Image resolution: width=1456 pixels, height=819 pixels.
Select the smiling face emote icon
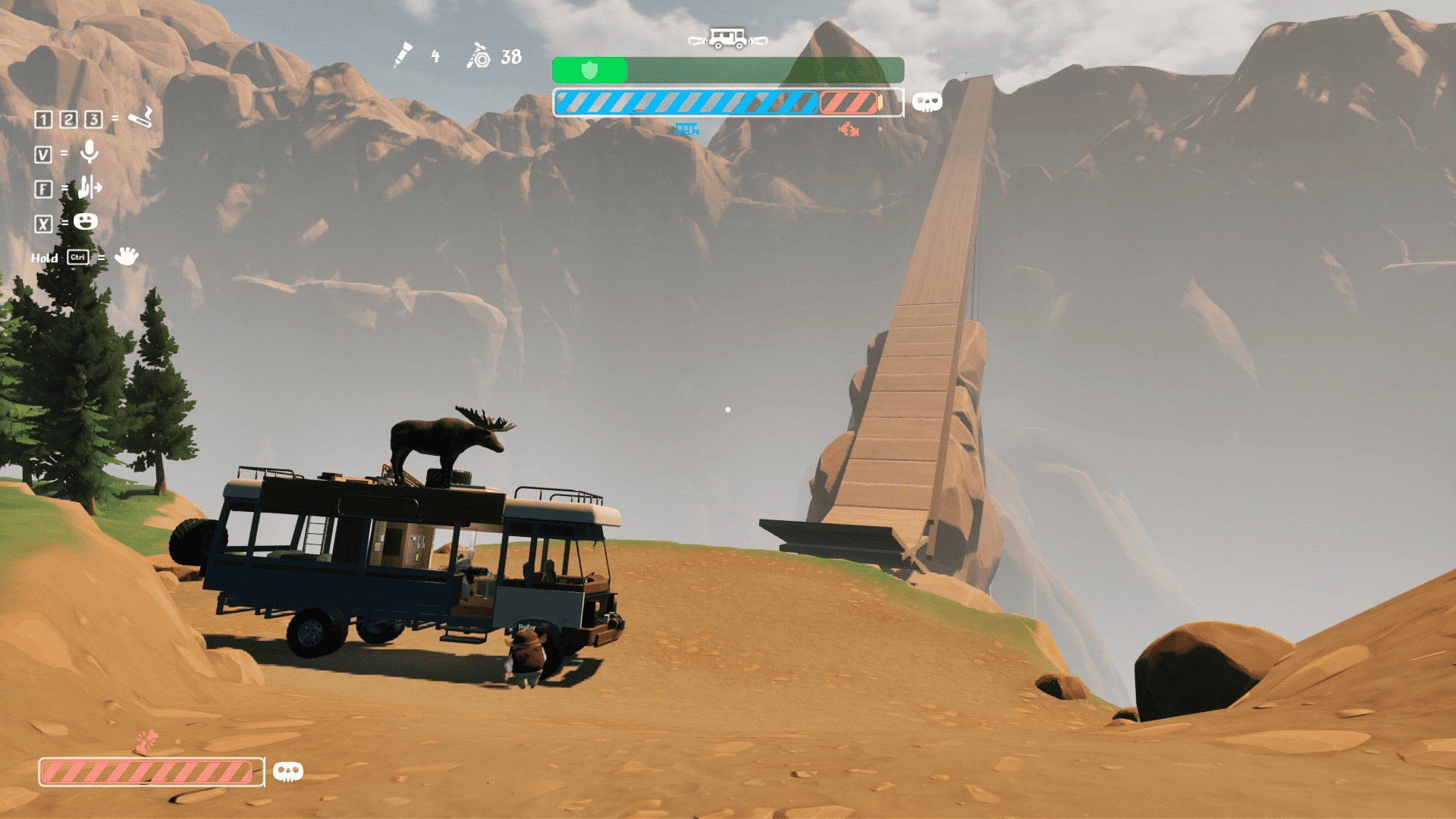click(x=86, y=221)
